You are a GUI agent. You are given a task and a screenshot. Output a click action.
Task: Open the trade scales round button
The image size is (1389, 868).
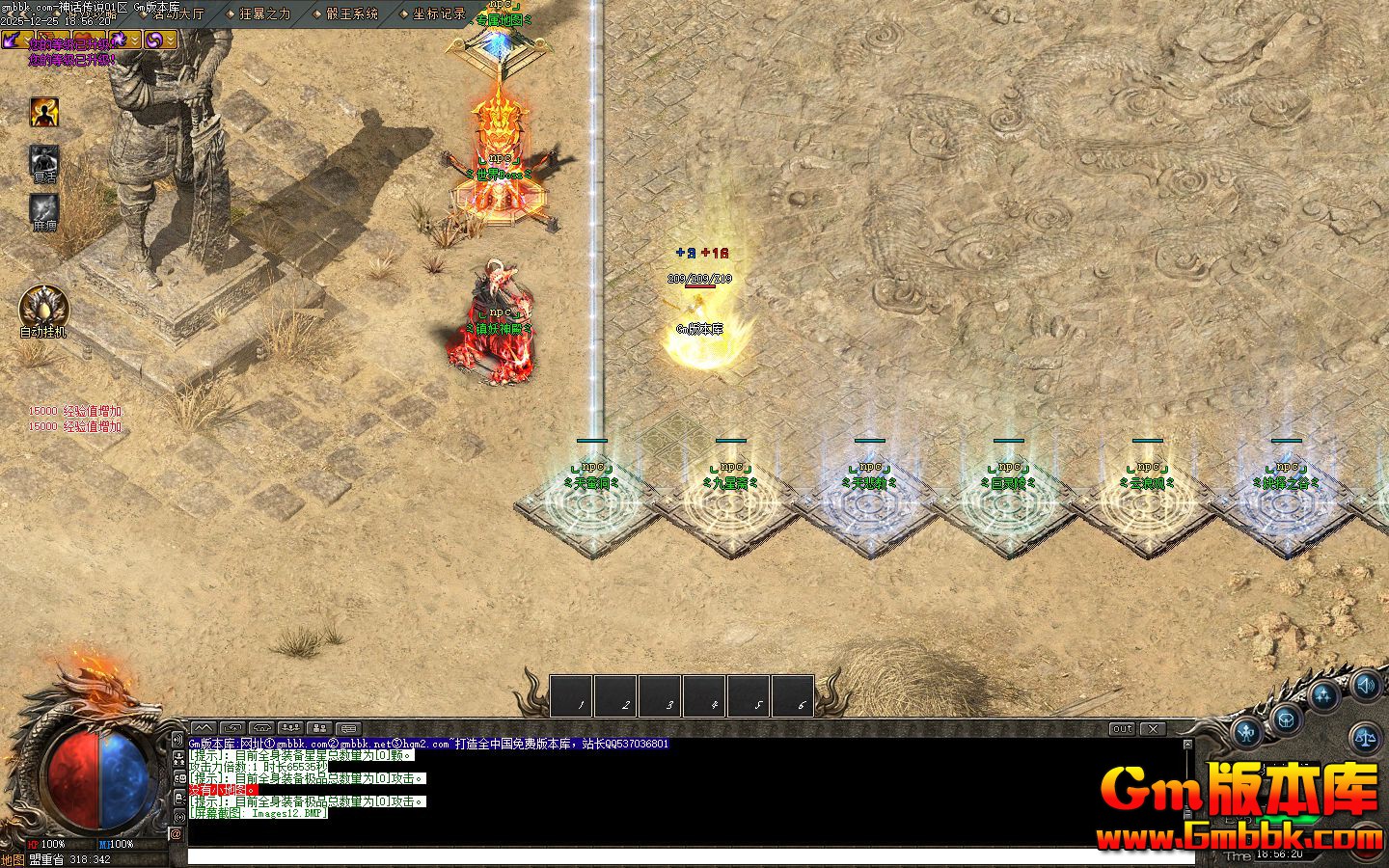1366,740
